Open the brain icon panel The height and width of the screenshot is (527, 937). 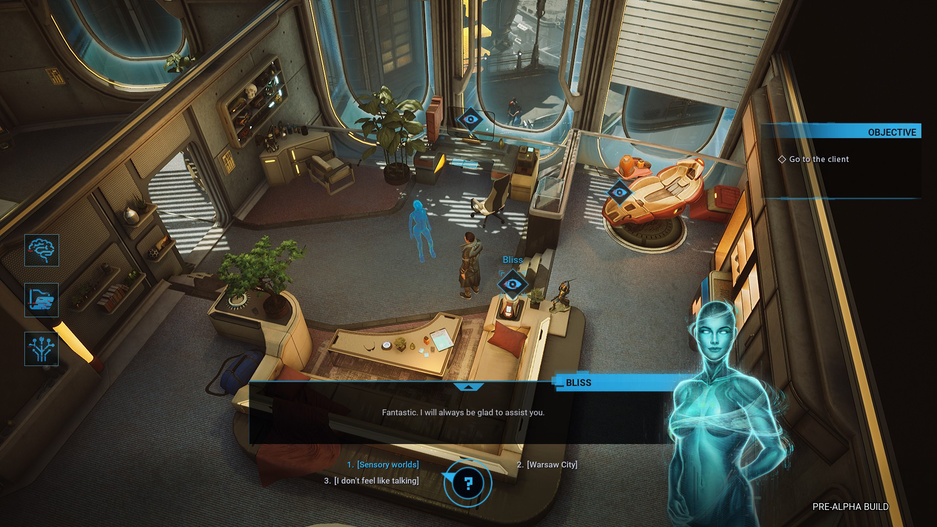click(x=42, y=250)
